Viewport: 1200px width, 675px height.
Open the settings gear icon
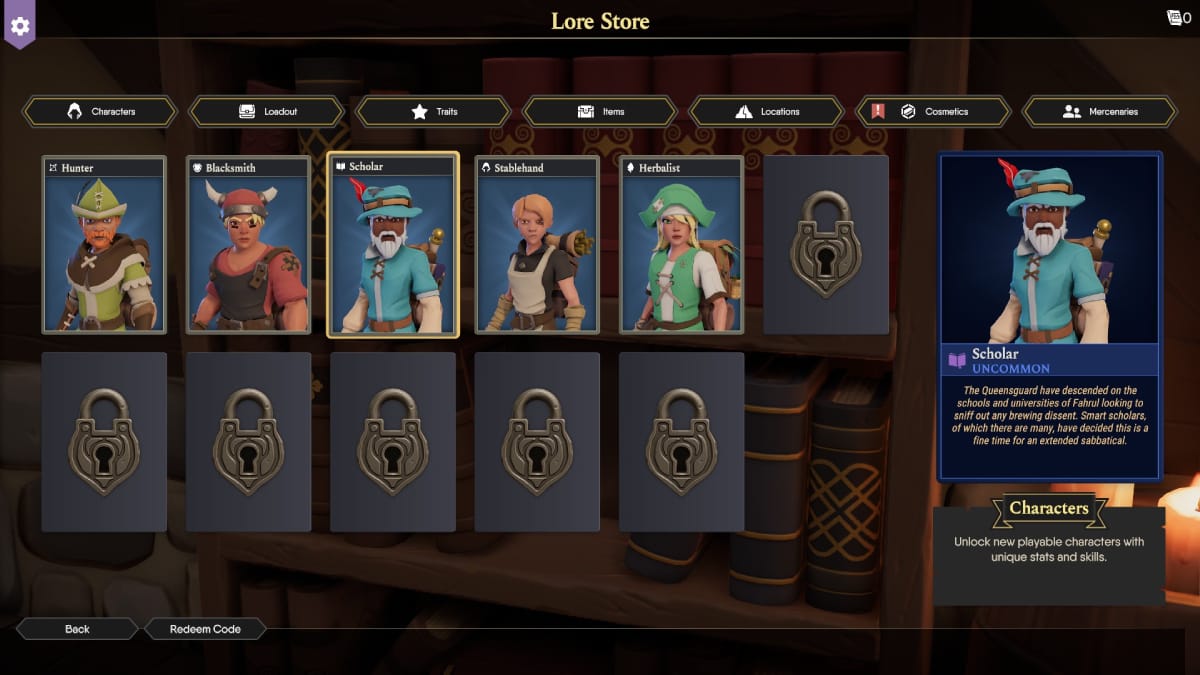(x=20, y=25)
